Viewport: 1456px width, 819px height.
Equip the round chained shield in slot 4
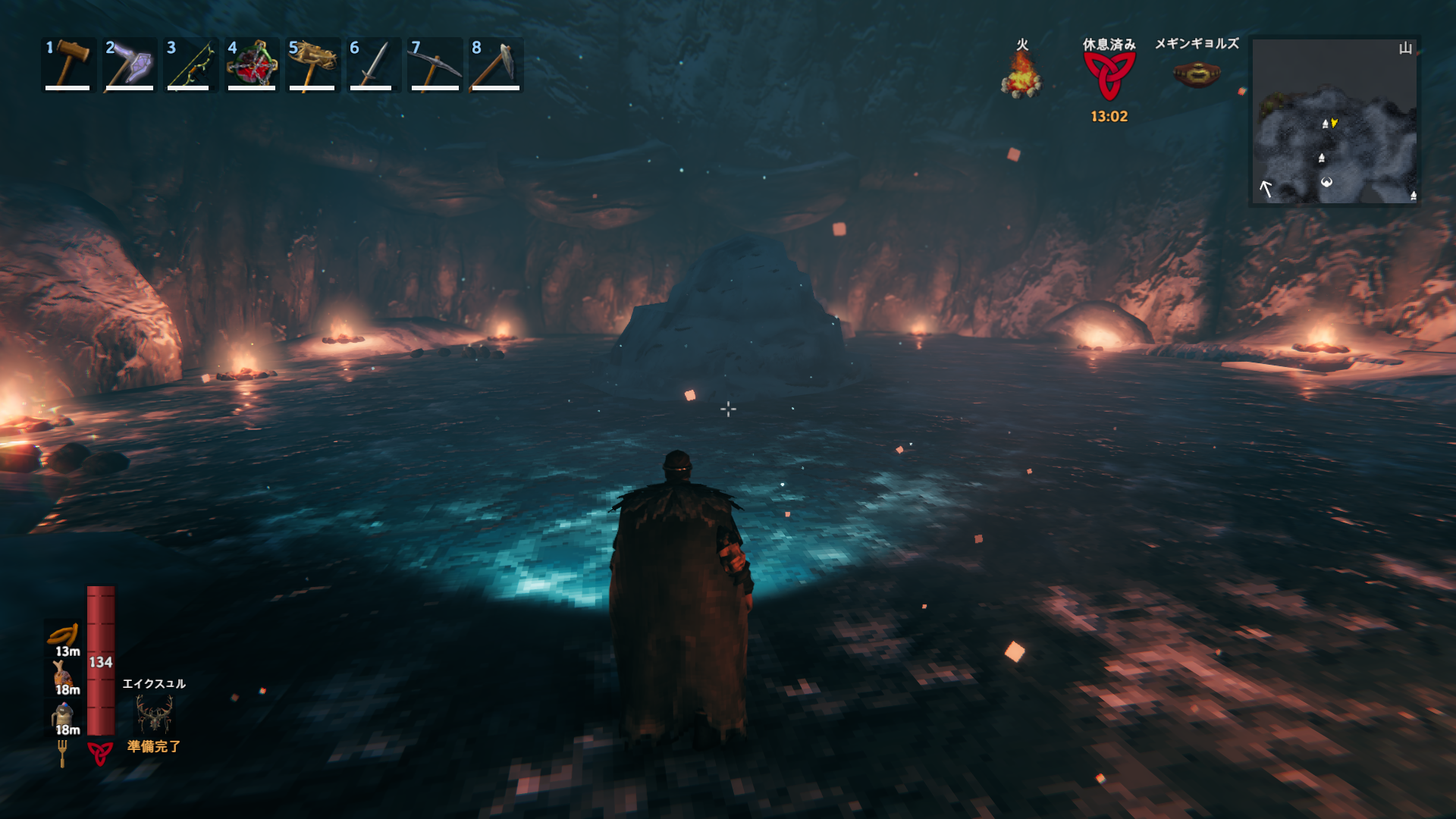click(252, 64)
